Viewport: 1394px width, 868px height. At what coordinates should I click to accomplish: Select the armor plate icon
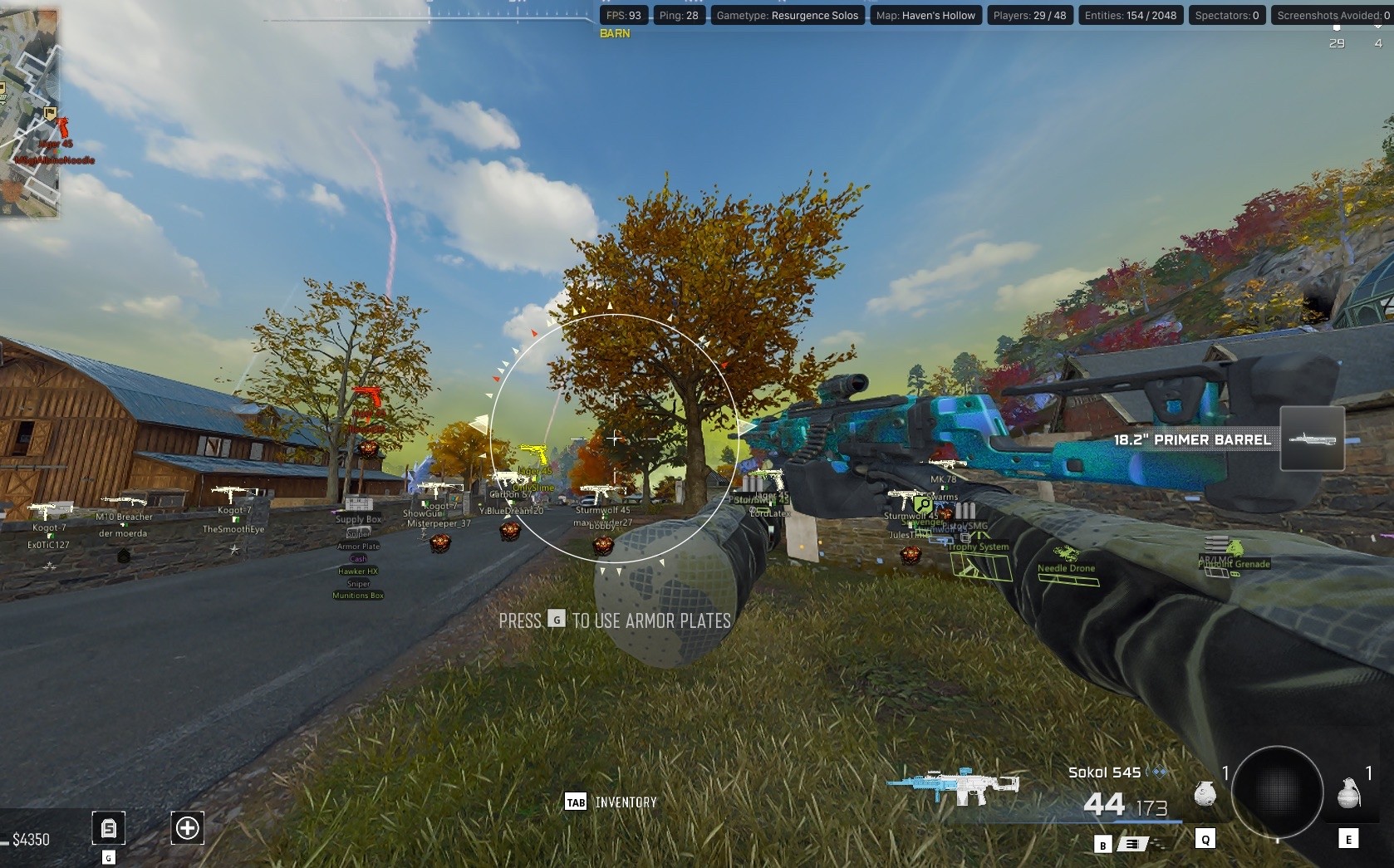coord(109,828)
